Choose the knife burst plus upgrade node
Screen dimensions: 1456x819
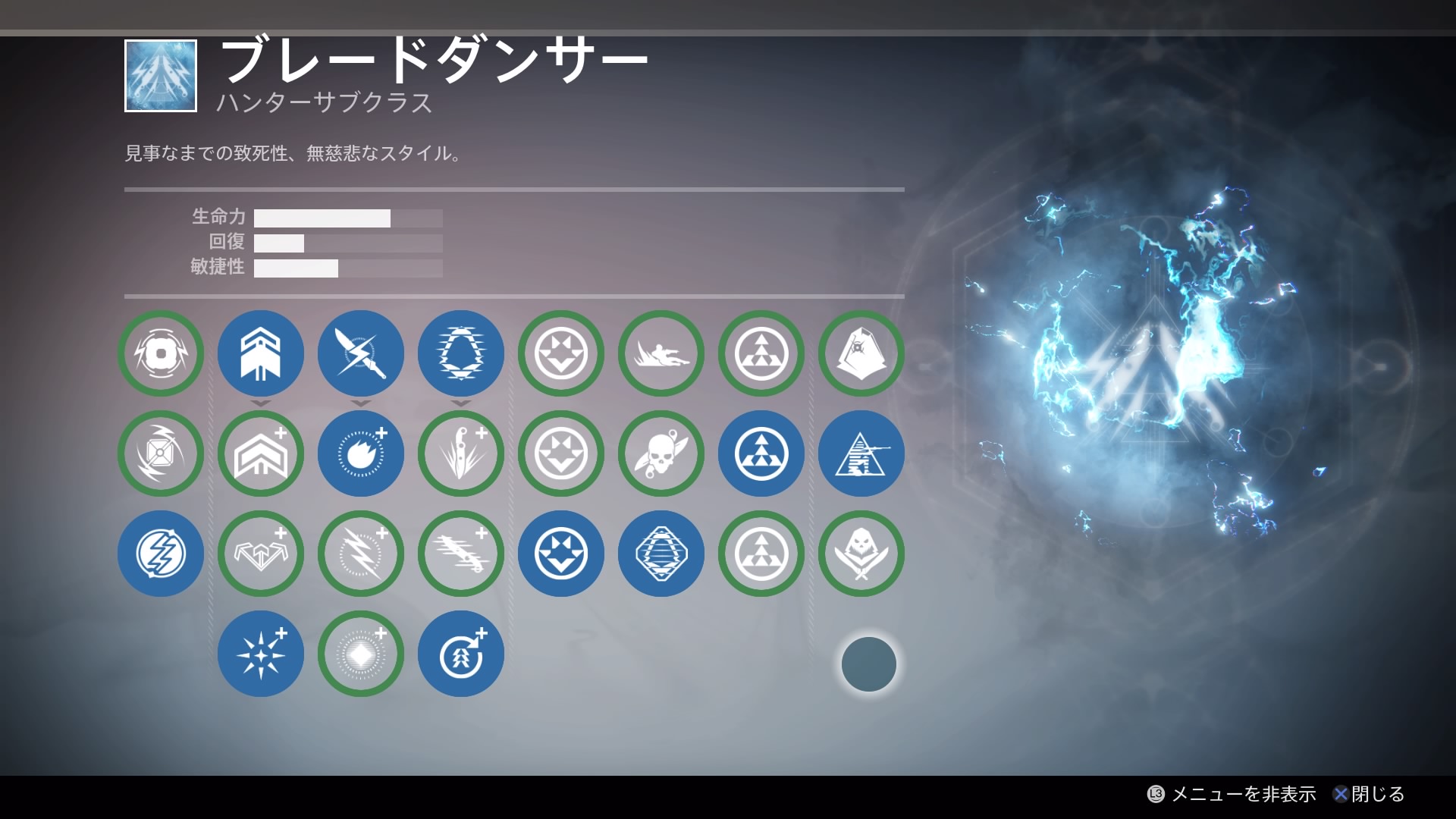point(461,453)
